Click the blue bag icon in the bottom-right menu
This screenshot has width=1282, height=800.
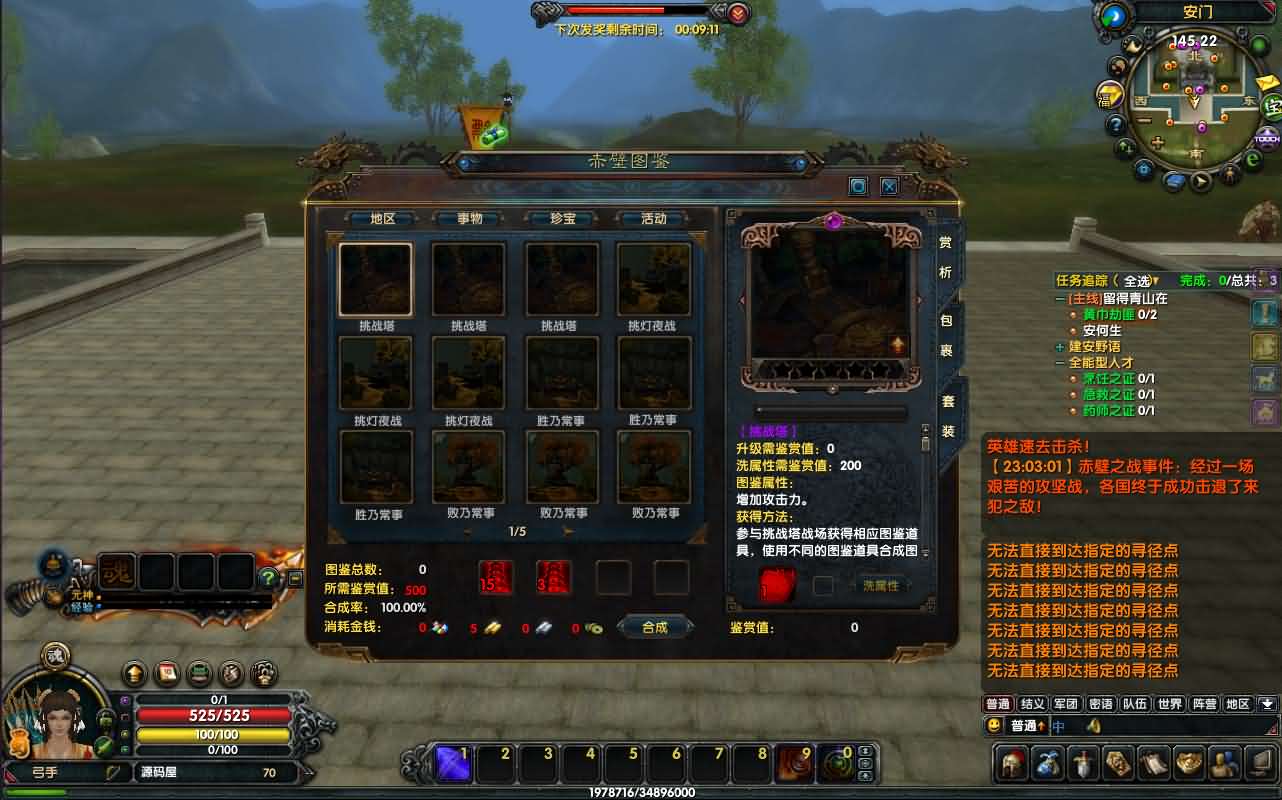(x=1048, y=763)
